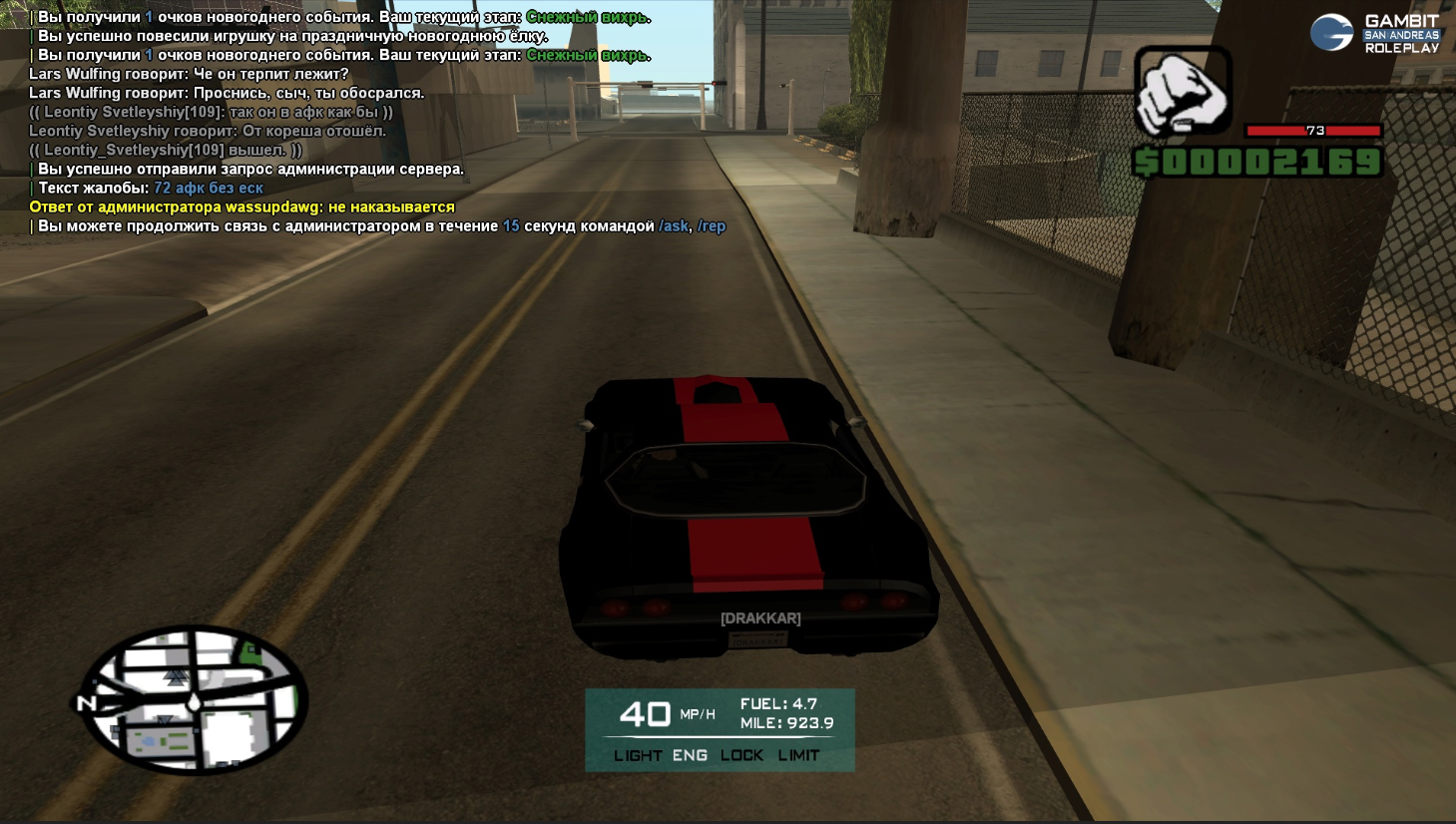The height and width of the screenshot is (824, 1456).
Task: Click the /ask command in chat
Action: click(x=674, y=226)
